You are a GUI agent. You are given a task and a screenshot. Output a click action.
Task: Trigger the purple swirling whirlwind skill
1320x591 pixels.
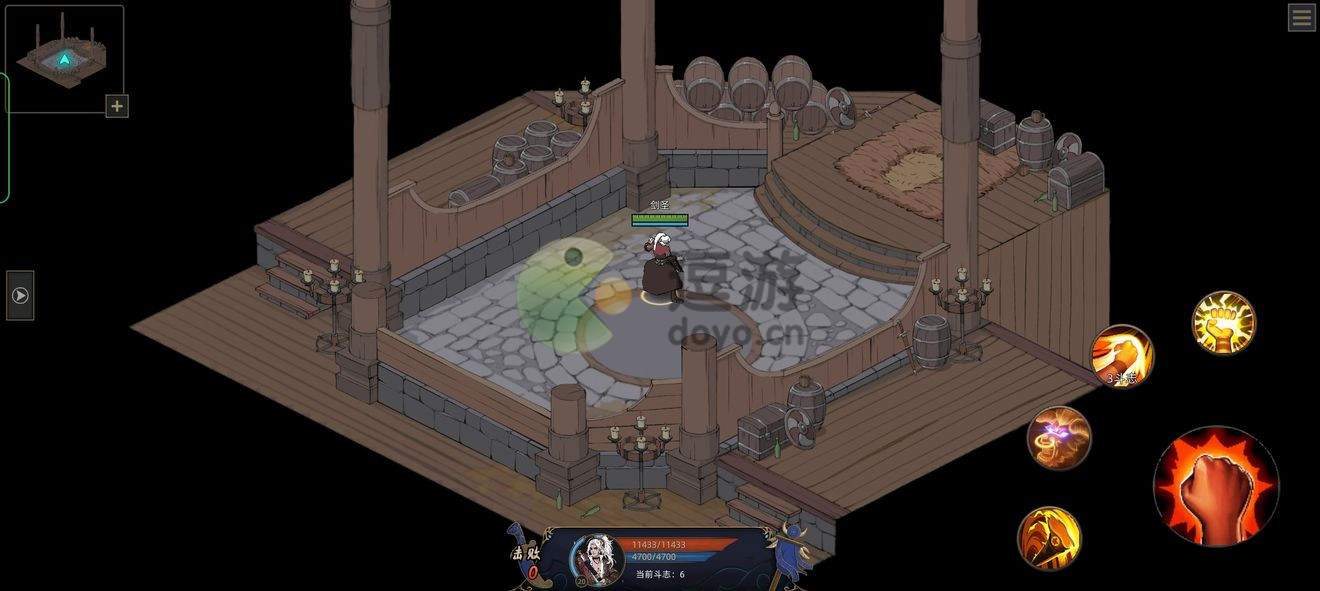tap(1059, 438)
